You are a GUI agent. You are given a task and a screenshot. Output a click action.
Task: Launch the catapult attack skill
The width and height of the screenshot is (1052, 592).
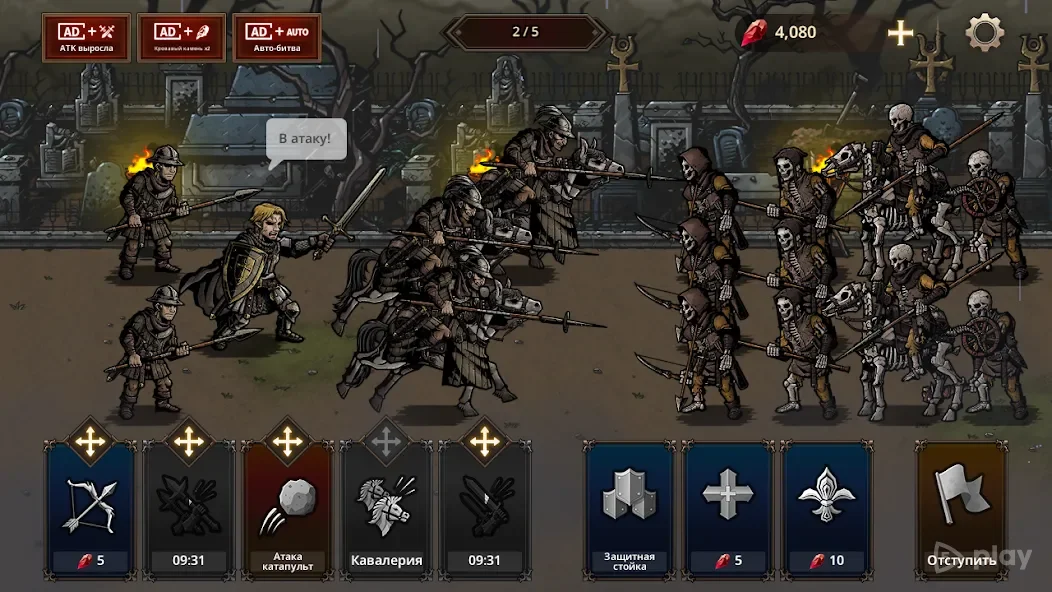click(287, 508)
